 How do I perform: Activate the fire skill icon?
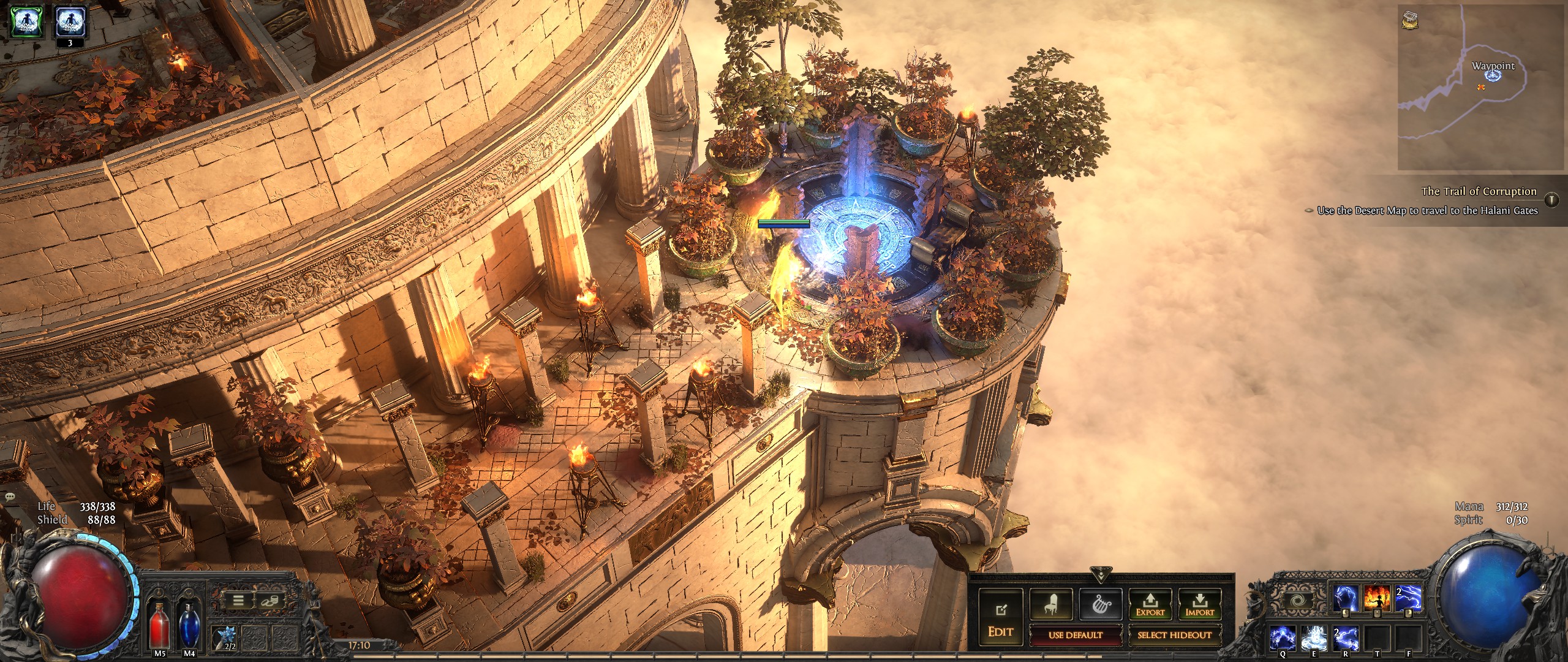tap(1377, 598)
